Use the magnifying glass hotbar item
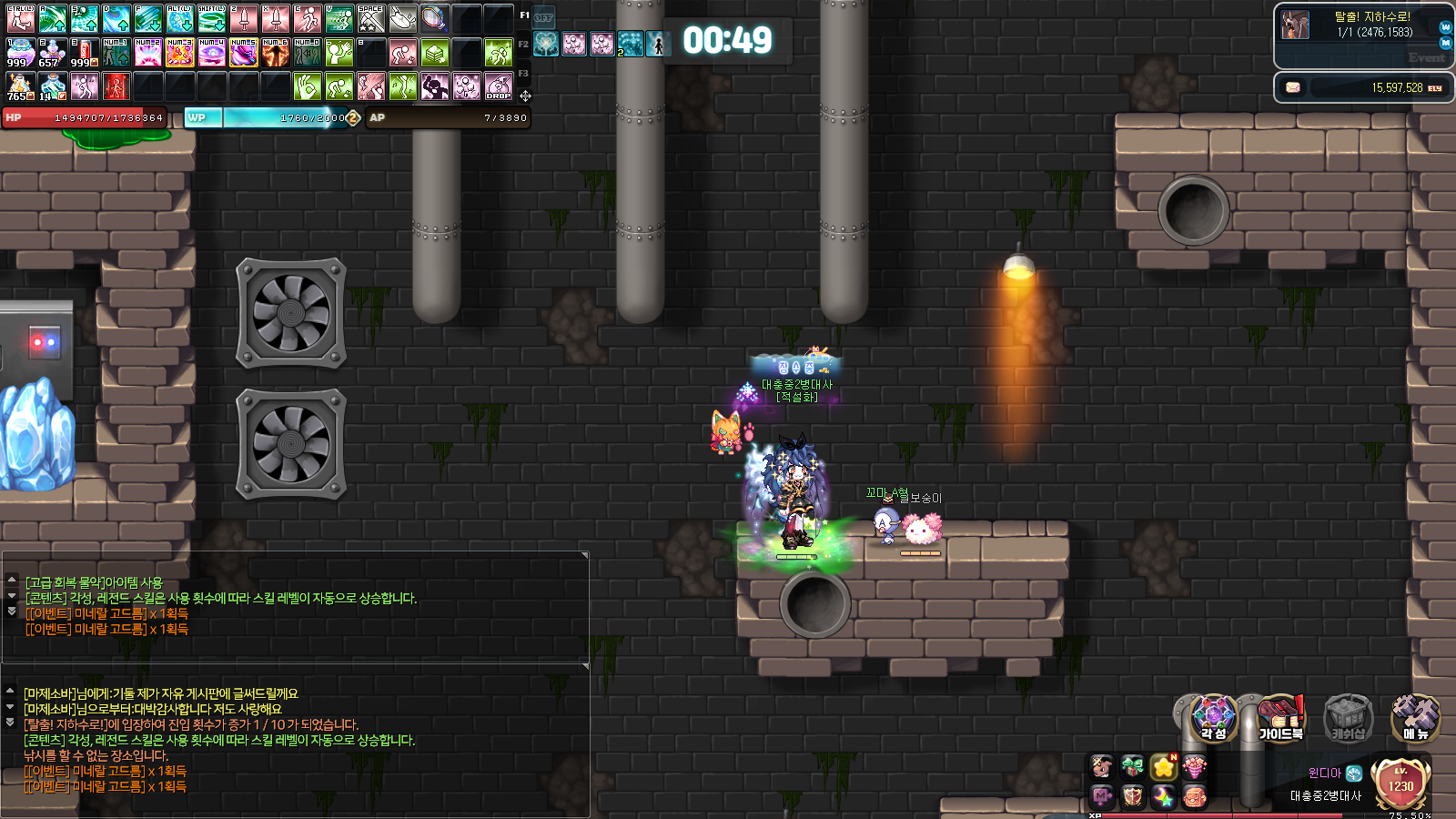The height and width of the screenshot is (819, 1456). click(x=434, y=18)
